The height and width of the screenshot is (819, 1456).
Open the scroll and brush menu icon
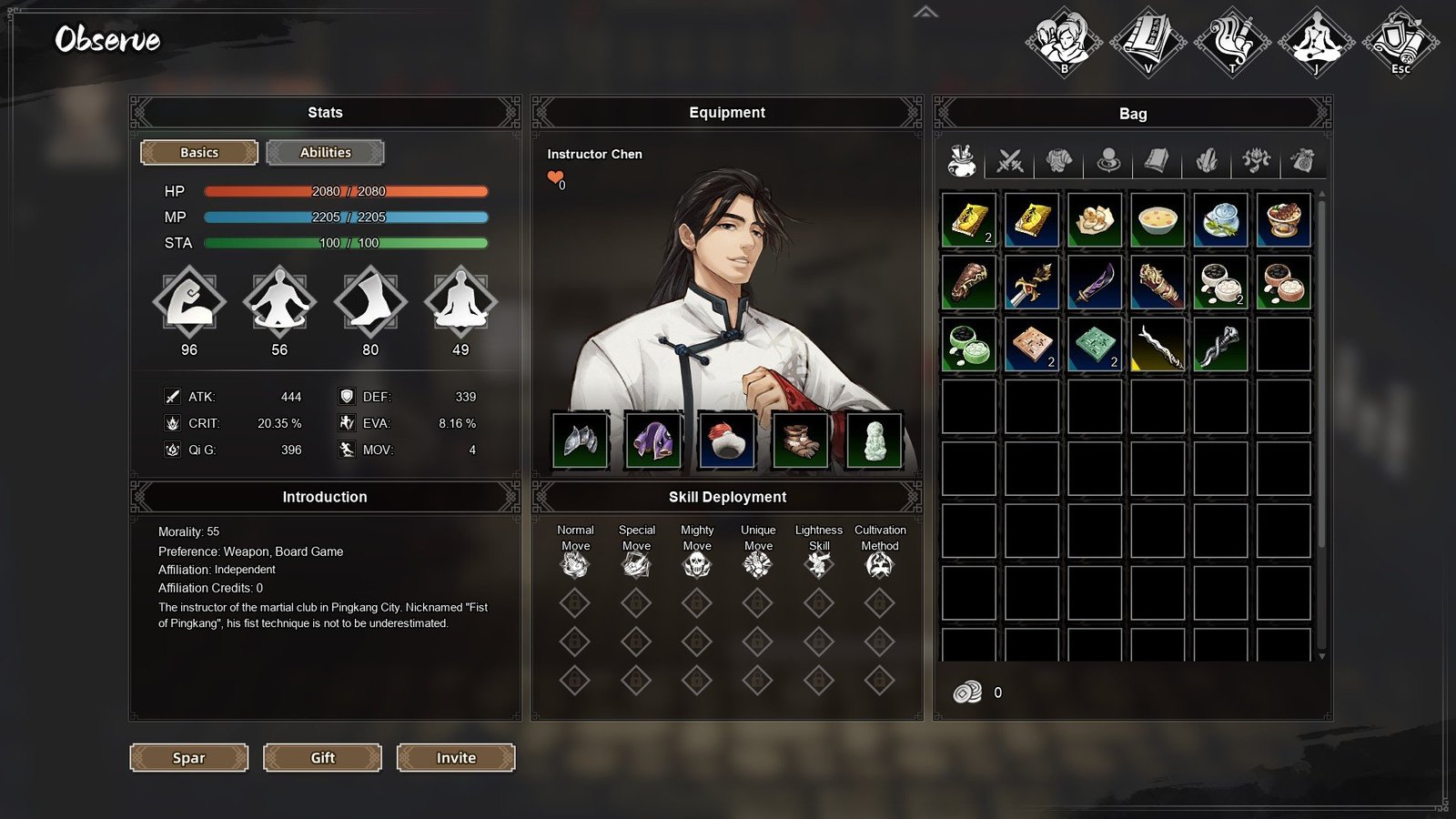click(x=1232, y=41)
